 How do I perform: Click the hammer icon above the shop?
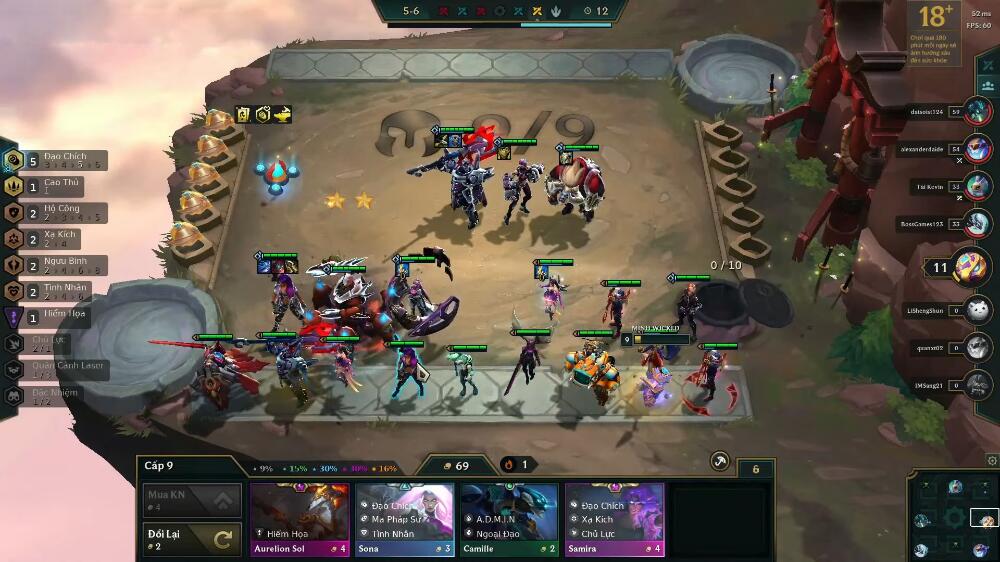[719, 461]
